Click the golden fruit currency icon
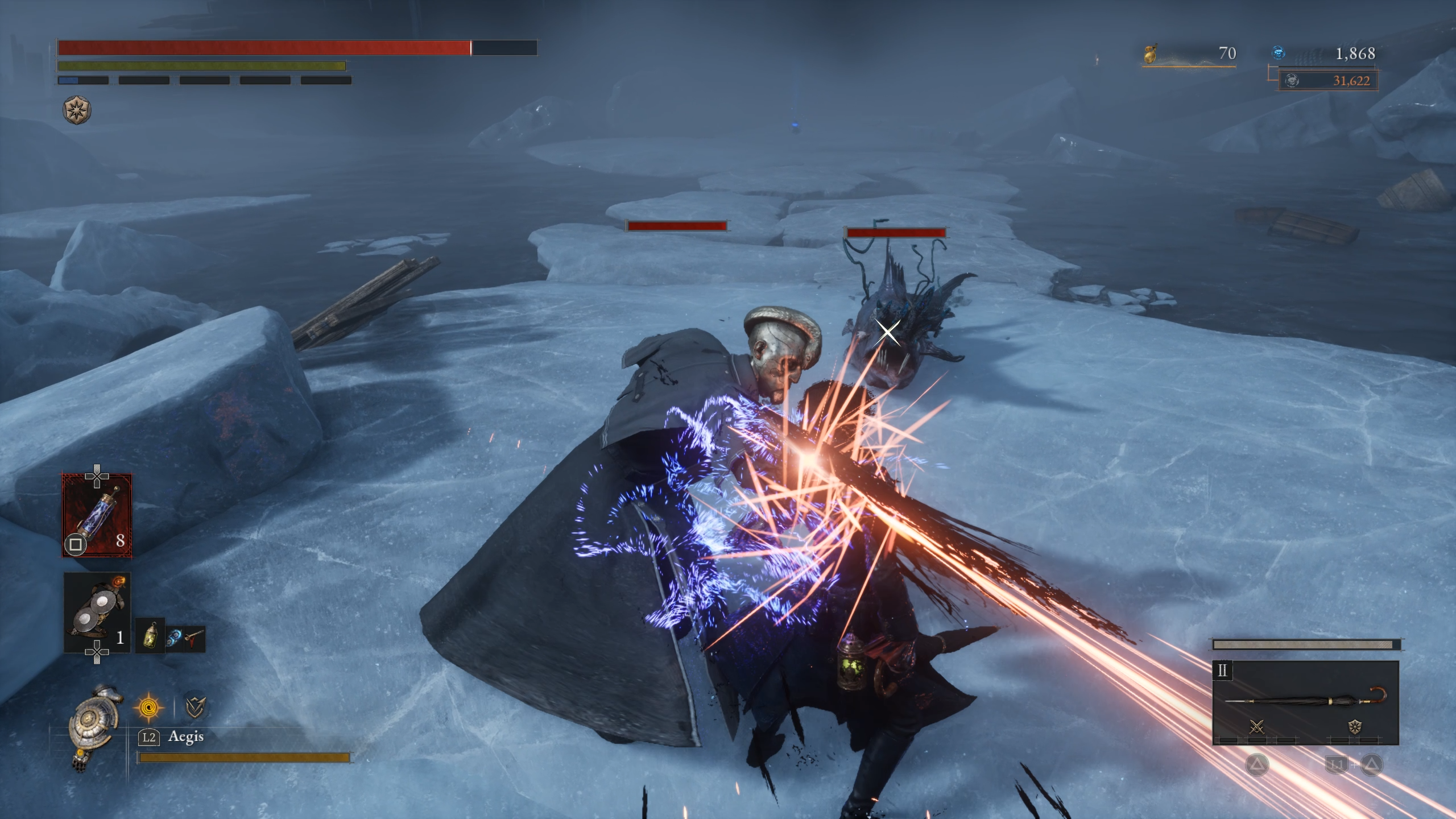Viewport: 1456px width, 819px height. tap(1150, 54)
